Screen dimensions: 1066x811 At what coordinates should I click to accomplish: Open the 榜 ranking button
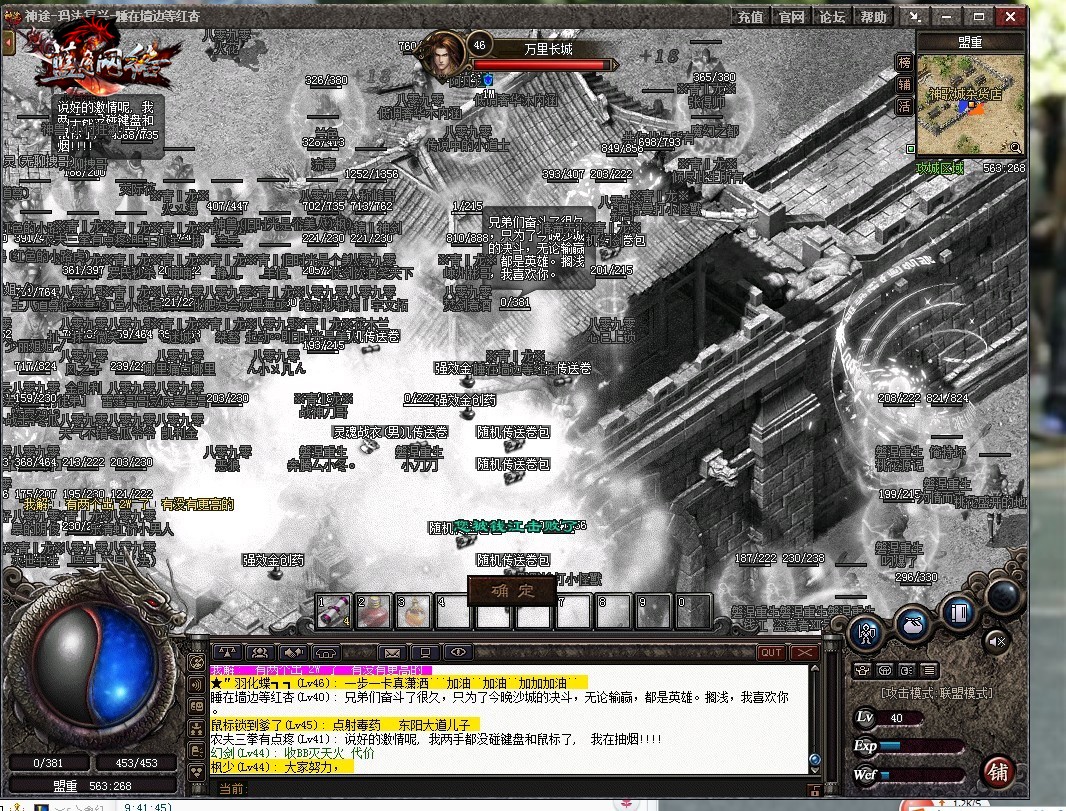tap(904, 62)
